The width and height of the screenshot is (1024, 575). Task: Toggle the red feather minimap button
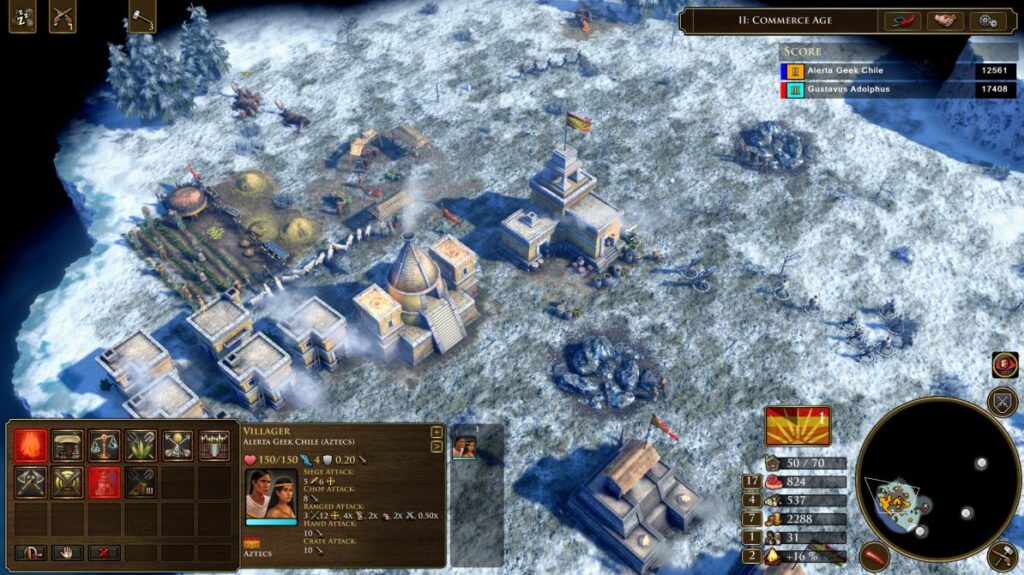click(x=874, y=555)
